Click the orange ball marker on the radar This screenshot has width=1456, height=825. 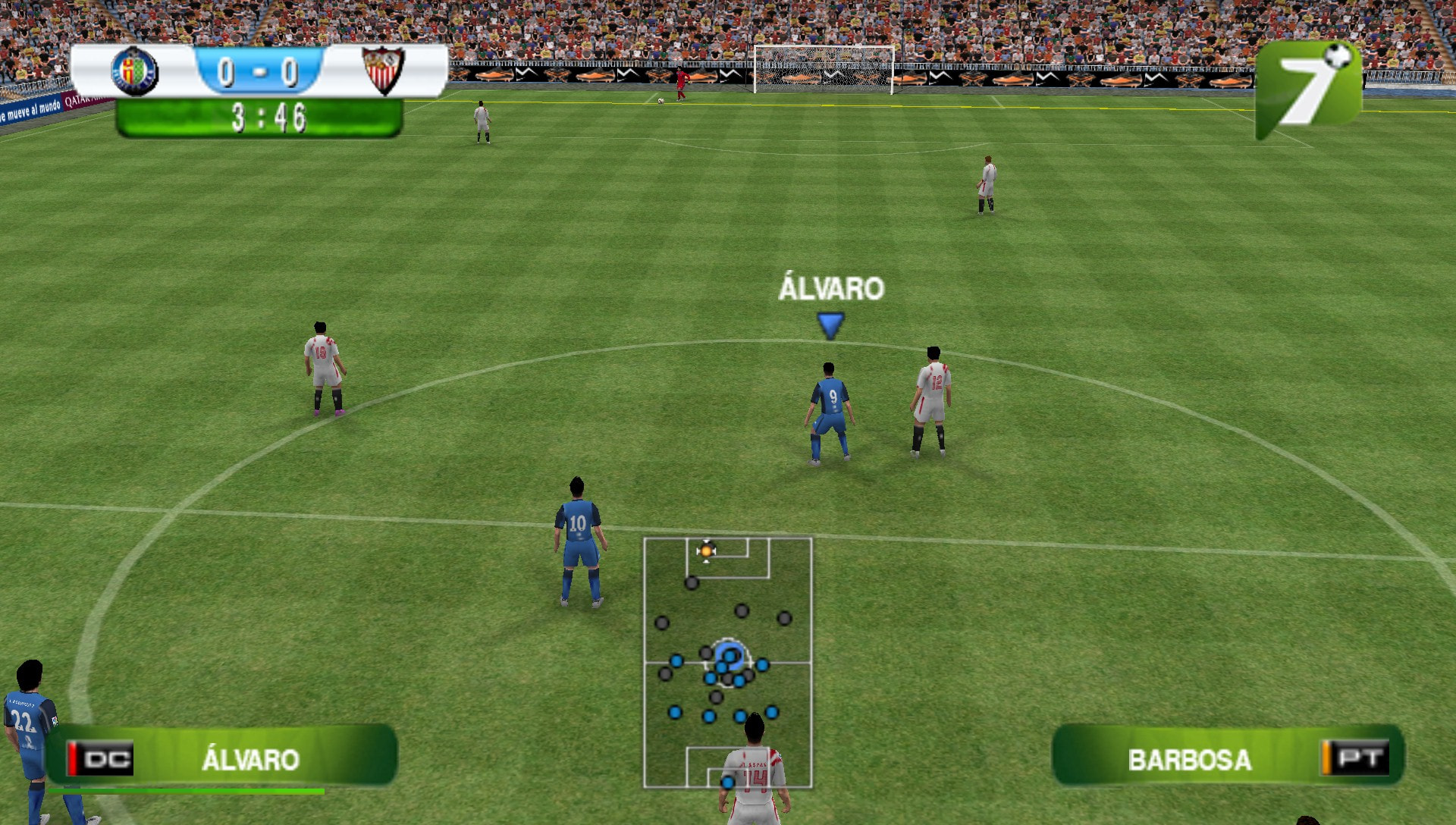click(707, 551)
